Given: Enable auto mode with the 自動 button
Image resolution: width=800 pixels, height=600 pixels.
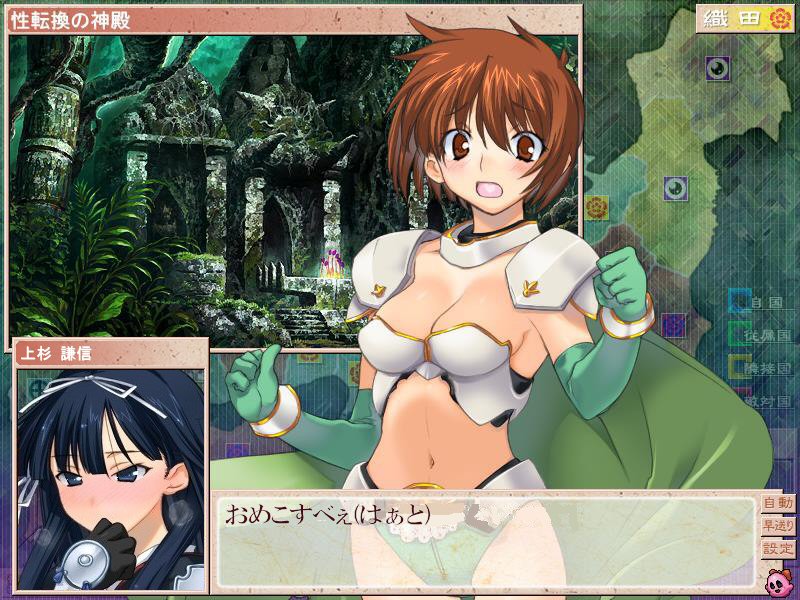Looking at the screenshot, I should click(777, 503).
